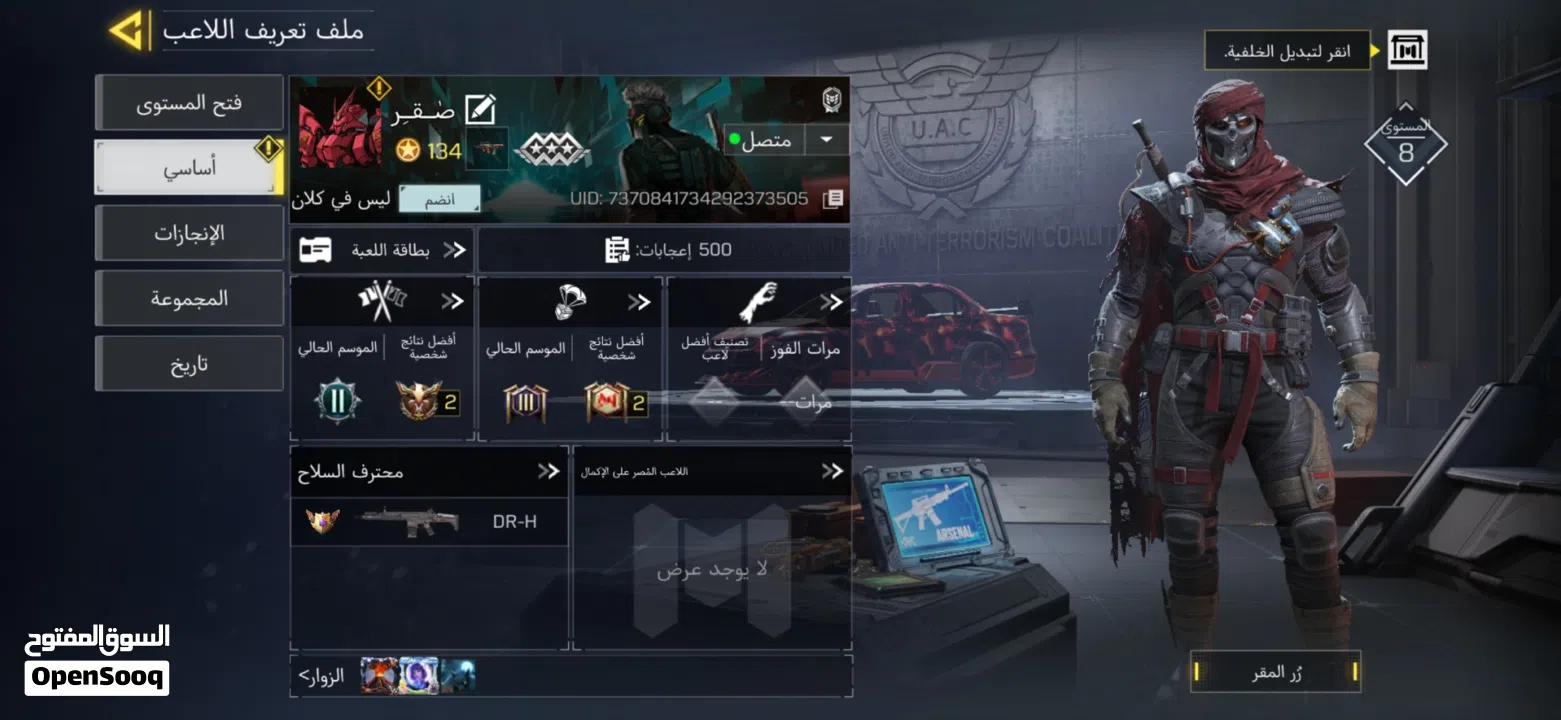The height and width of the screenshot is (720, 1561).
Task: Open the متصل online status dropdown
Action: 826,140
